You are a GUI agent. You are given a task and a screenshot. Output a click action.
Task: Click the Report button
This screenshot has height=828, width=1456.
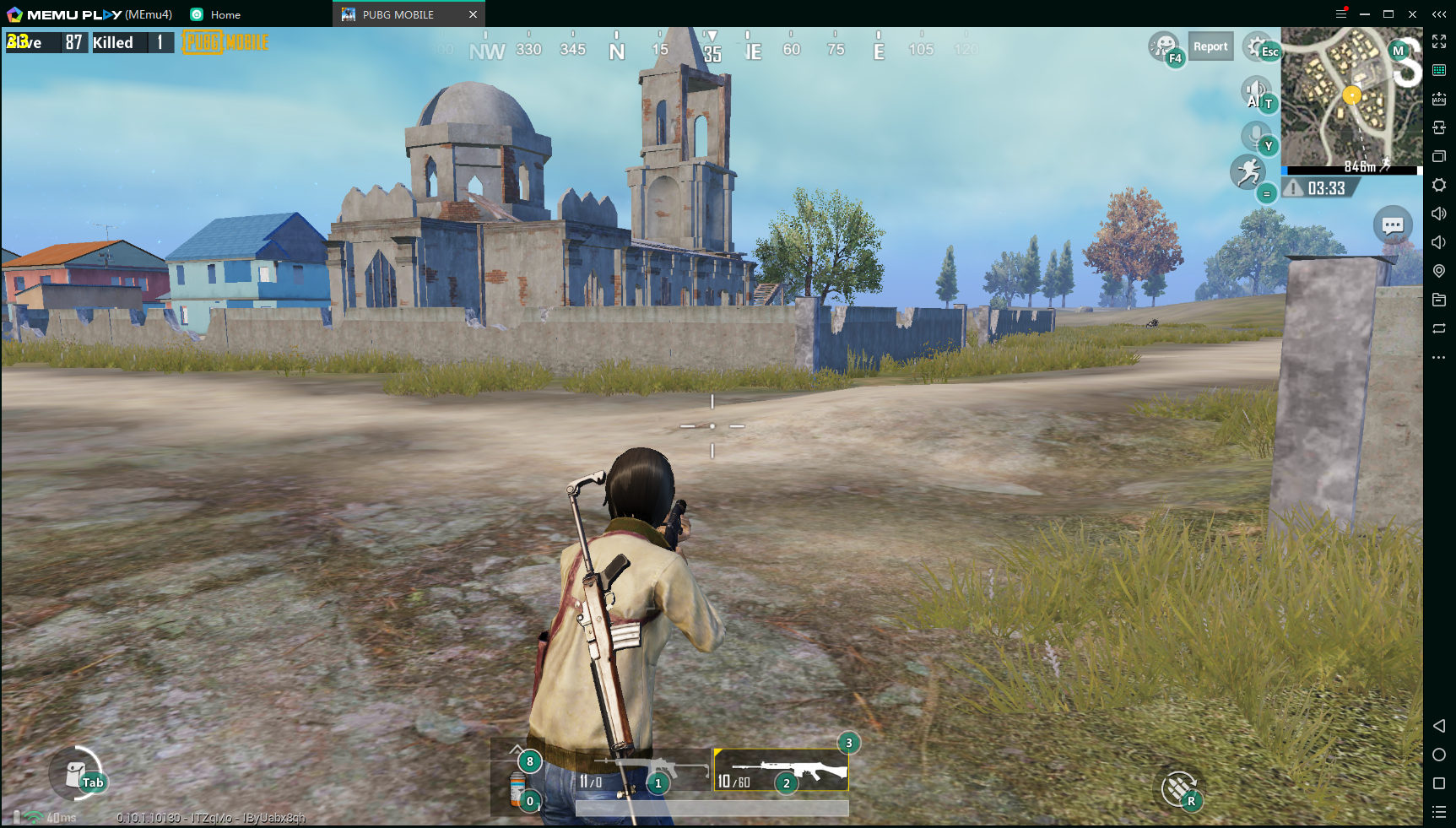(x=1210, y=46)
